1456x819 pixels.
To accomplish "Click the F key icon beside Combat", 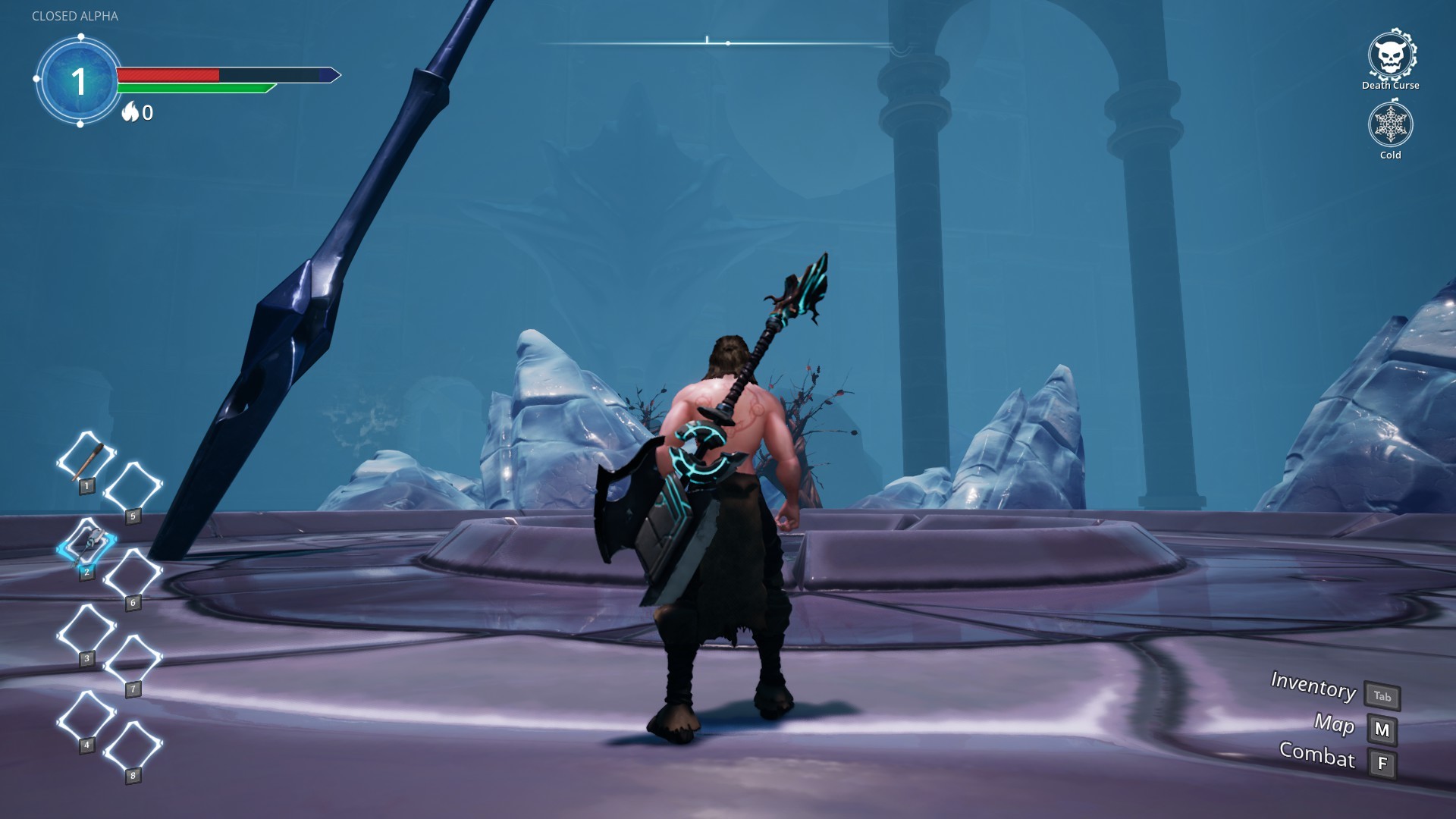I will 1382,760.
